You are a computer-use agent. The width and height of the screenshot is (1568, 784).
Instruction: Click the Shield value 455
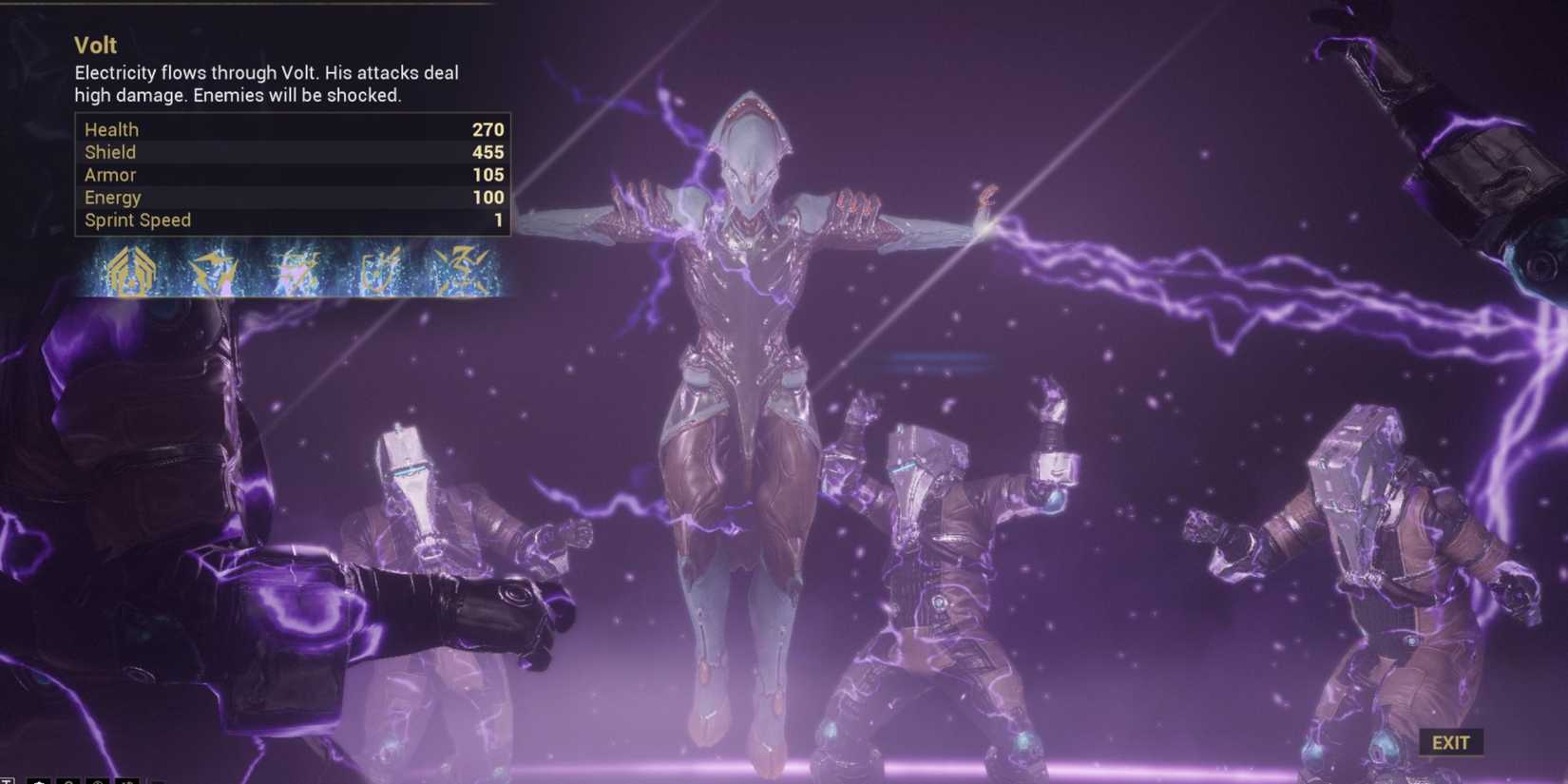[488, 152]
